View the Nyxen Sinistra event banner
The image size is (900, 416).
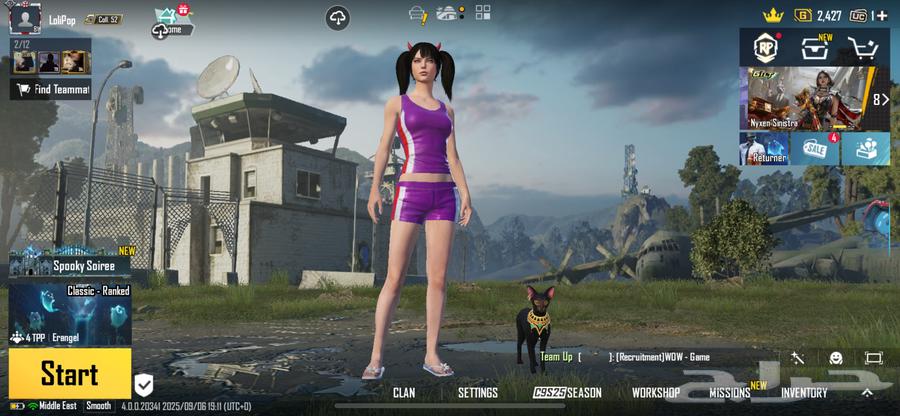[805, 98]
